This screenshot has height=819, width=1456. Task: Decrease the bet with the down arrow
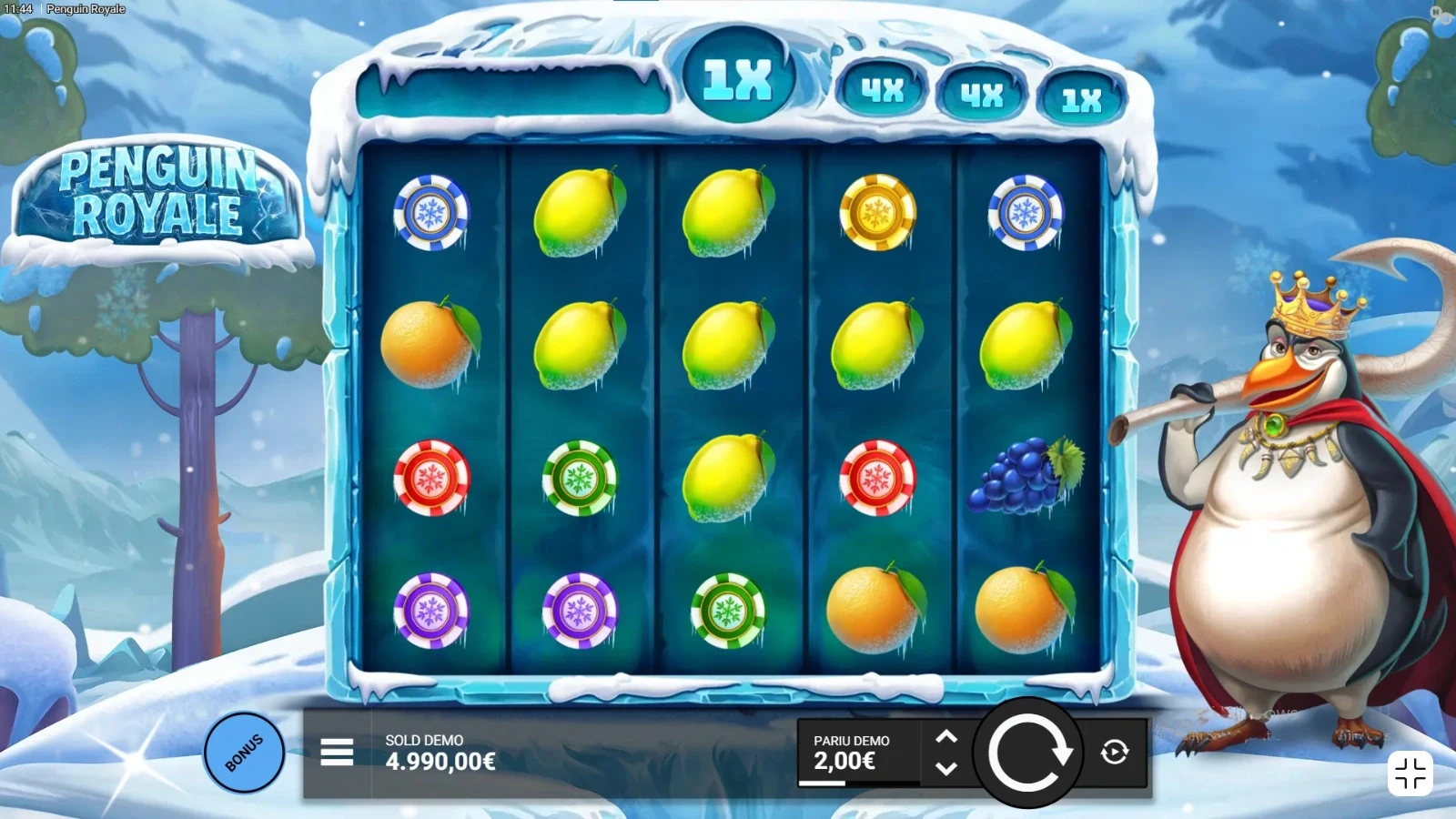[946, 769]
